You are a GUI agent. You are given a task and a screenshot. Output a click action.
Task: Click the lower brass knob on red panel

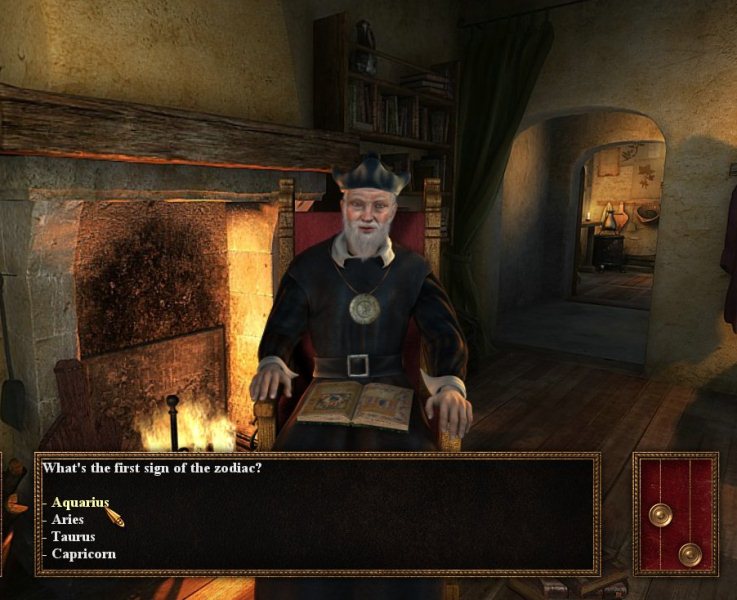(x=689, y=553)
